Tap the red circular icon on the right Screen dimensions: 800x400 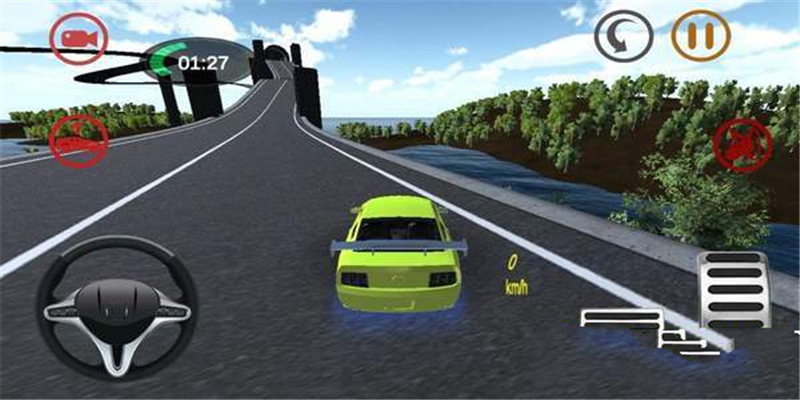[742, 145]
